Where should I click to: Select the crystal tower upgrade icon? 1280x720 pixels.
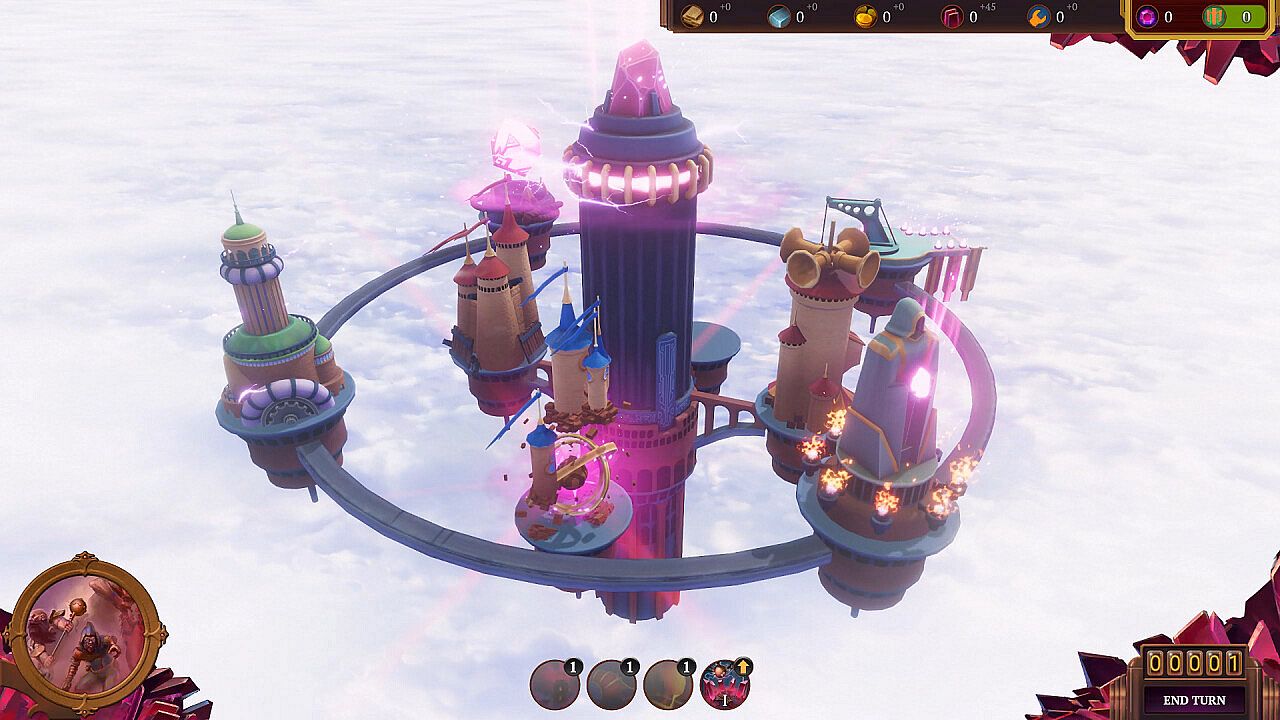point(724,685)
